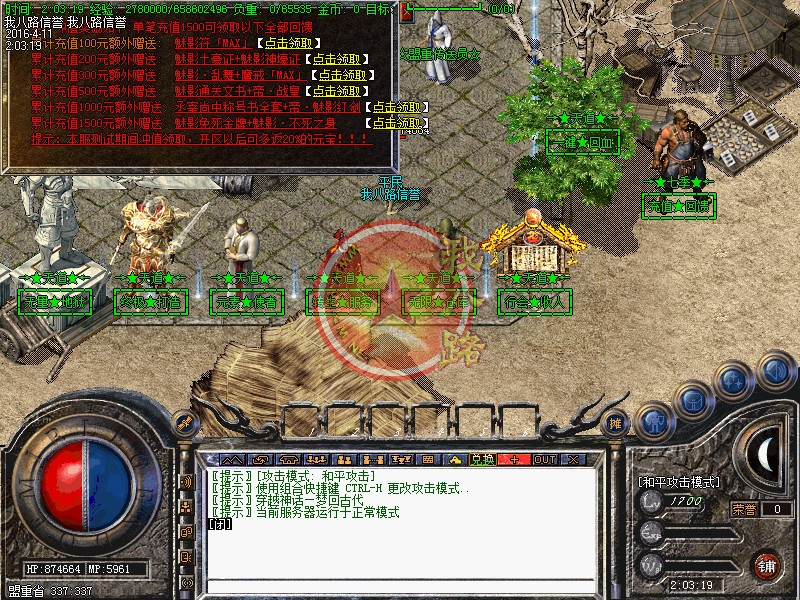Click the 荣誉 honor label
Screen dimensions: 800x600
pyautogui.click(x=744, y=509)
